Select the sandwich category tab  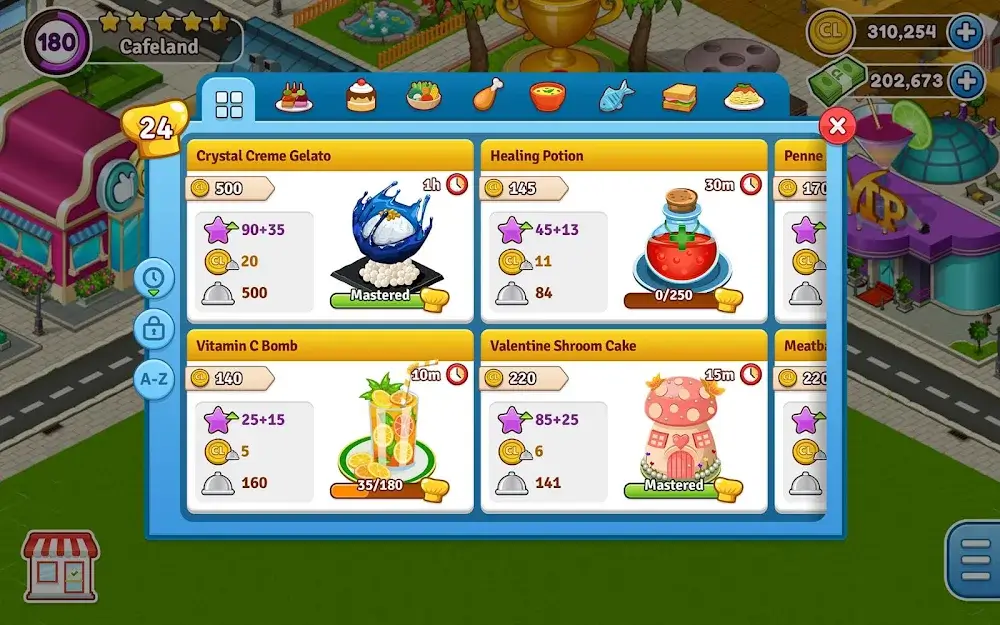click(679, 96)
